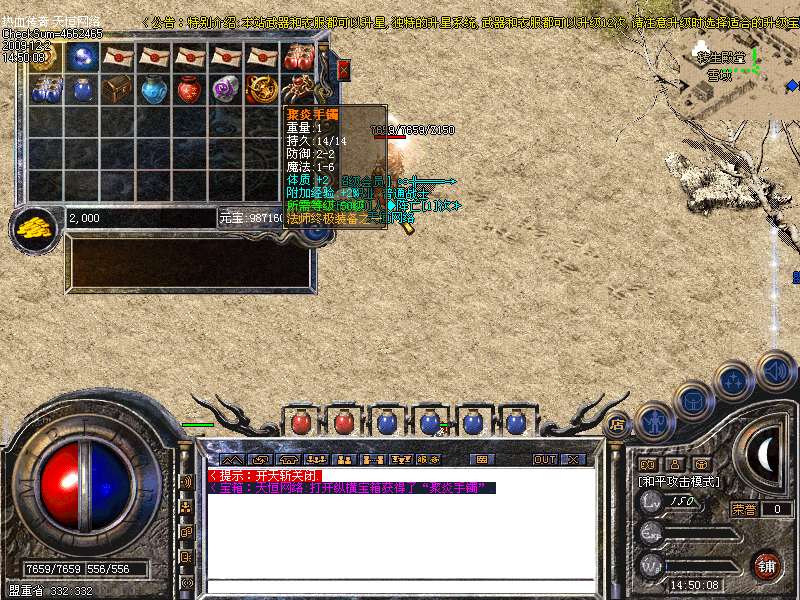Click the mountain-shaped chat toolbar button
800x600 pixels.
[x=232, y=459]
